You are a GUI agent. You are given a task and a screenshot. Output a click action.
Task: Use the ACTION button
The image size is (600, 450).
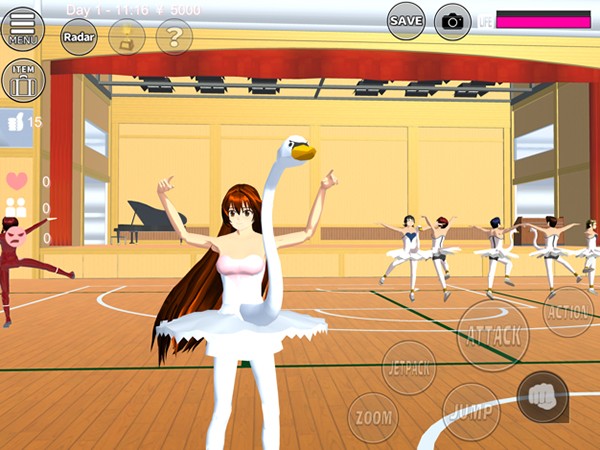click(x=568, y=312)
